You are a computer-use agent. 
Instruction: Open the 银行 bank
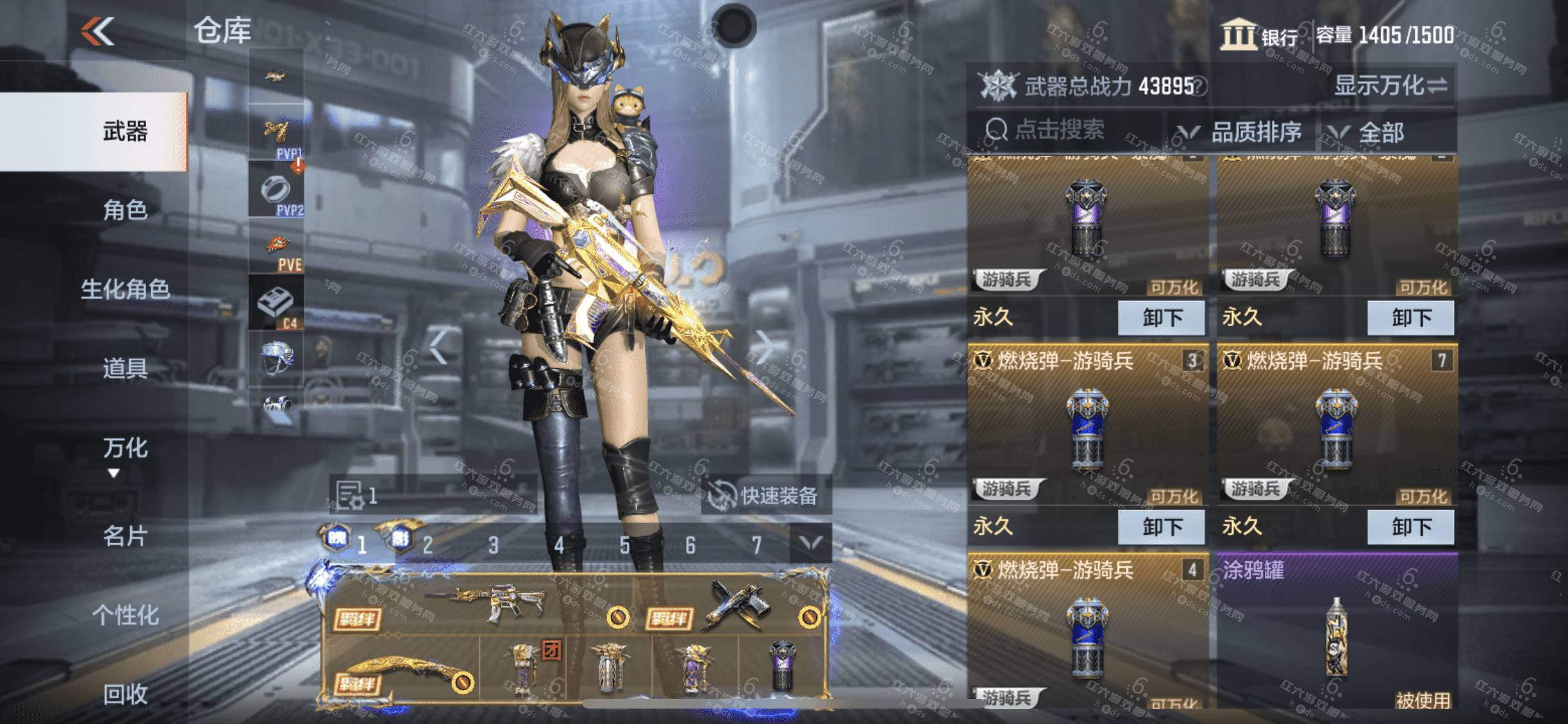[x=1259, y=35]
